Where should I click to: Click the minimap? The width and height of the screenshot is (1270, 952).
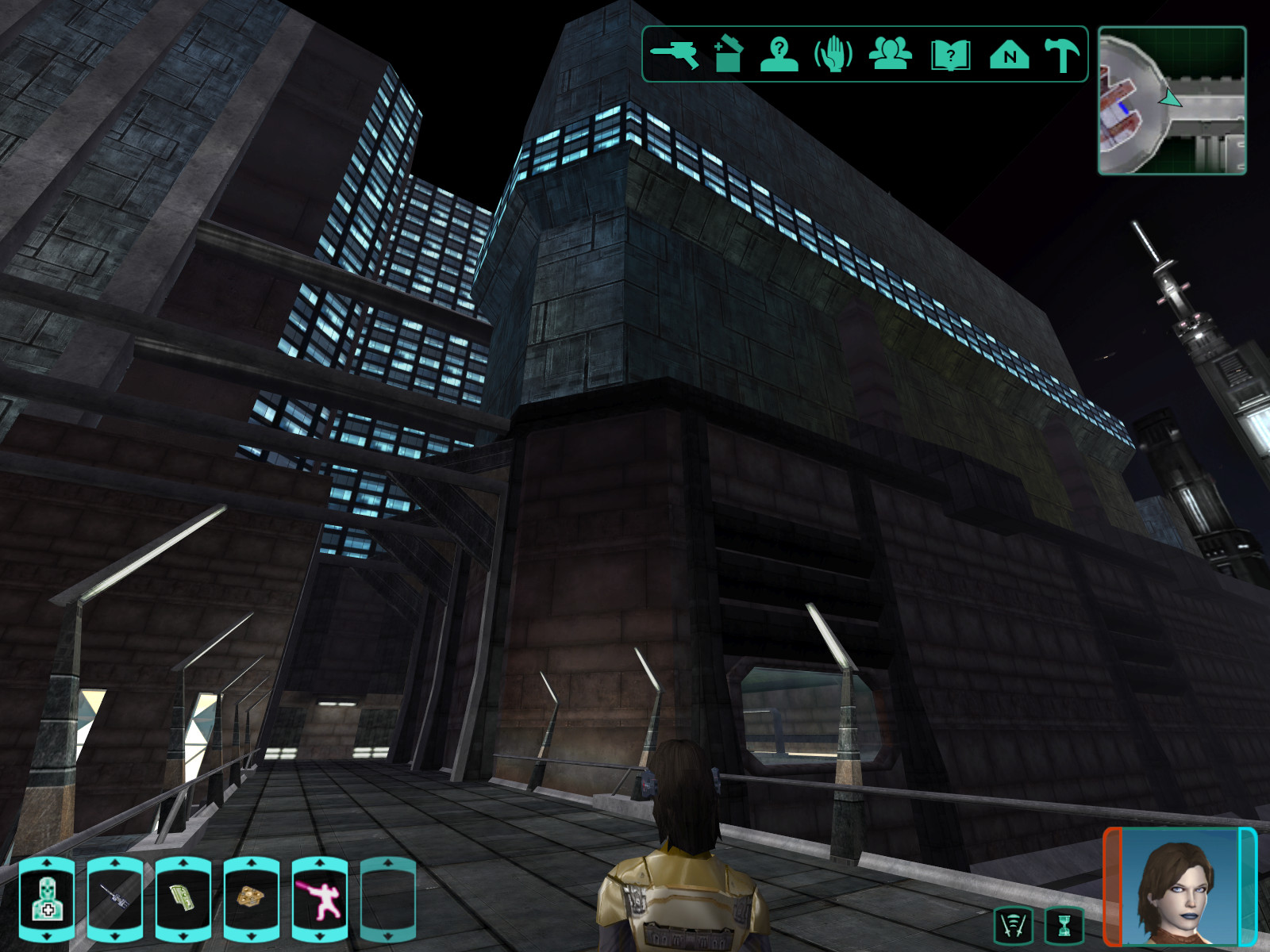[1172, 101]
